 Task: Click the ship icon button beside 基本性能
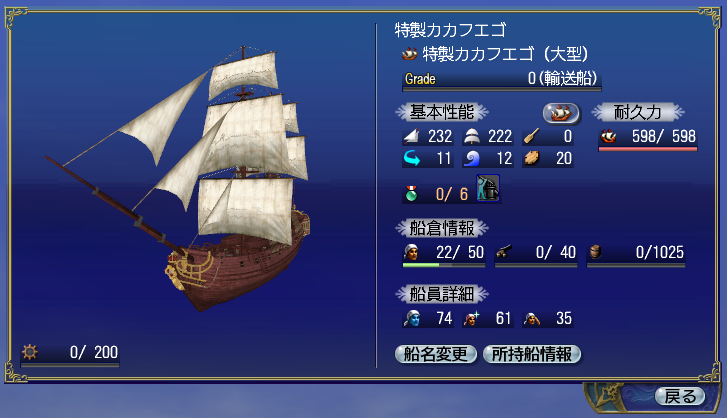pyautogui.click(x=562, y=113)
